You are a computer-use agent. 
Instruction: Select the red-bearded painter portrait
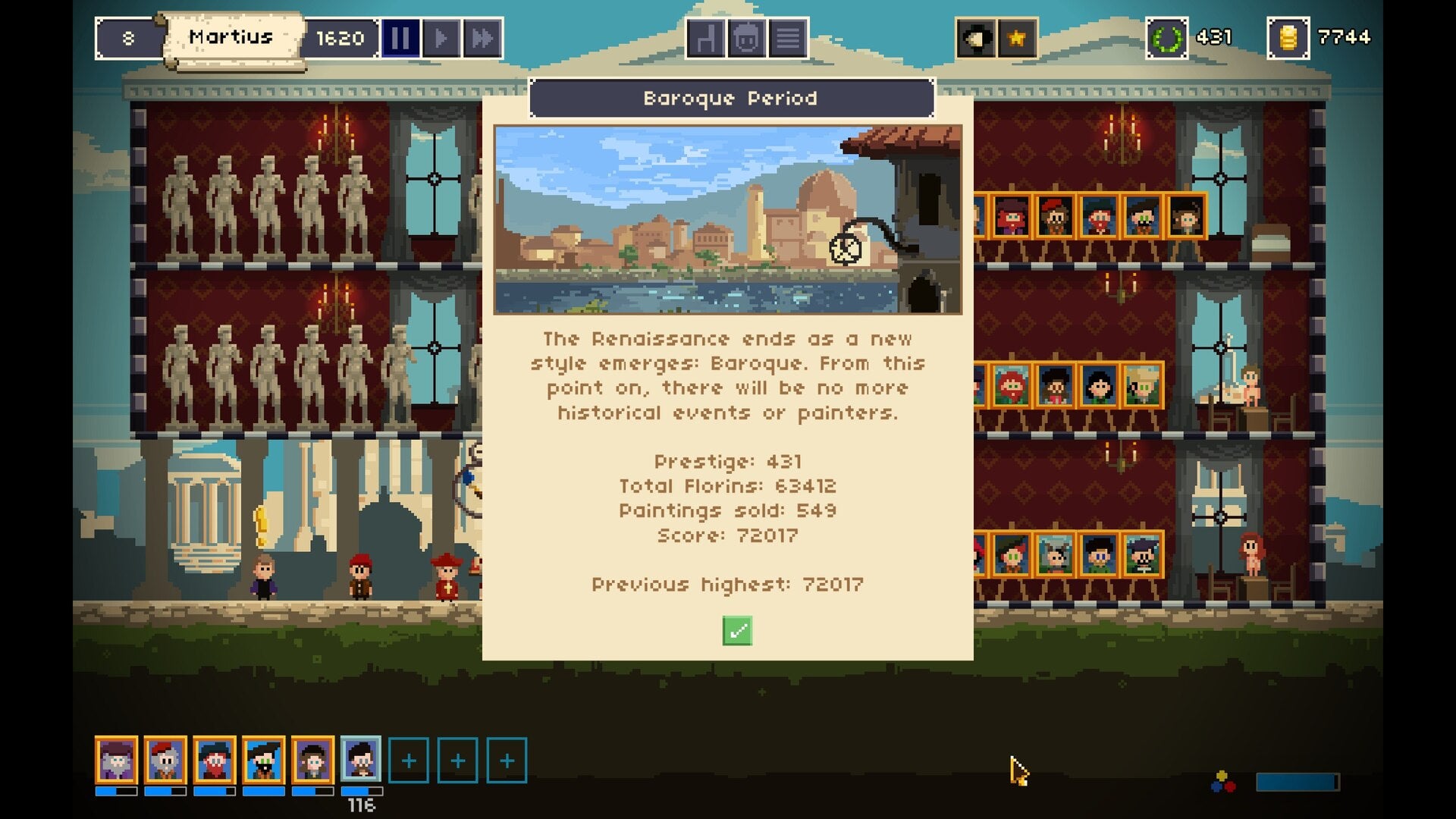point(214,760)
